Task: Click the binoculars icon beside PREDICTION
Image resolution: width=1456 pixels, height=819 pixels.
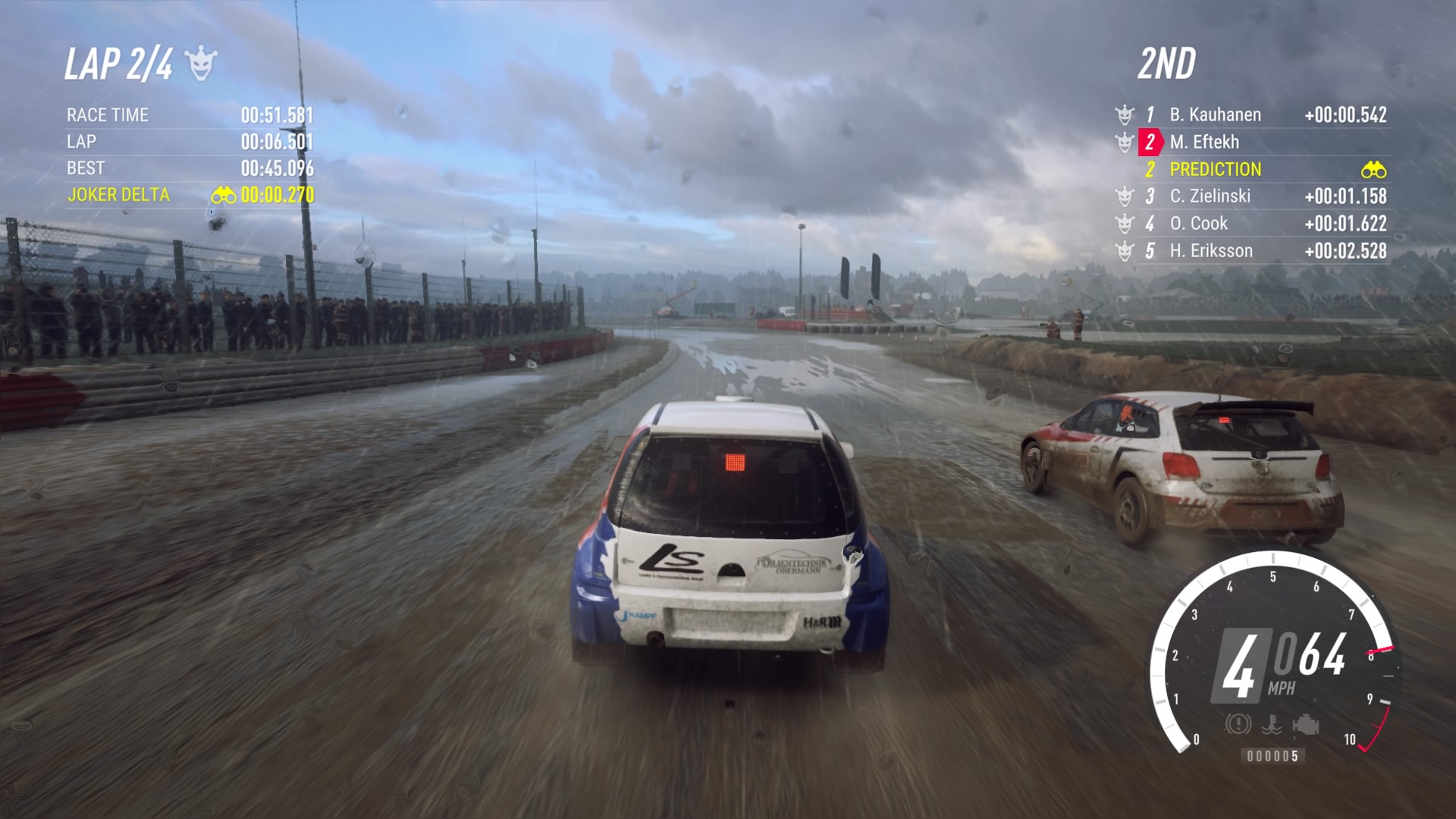Action: [1375, 170]
